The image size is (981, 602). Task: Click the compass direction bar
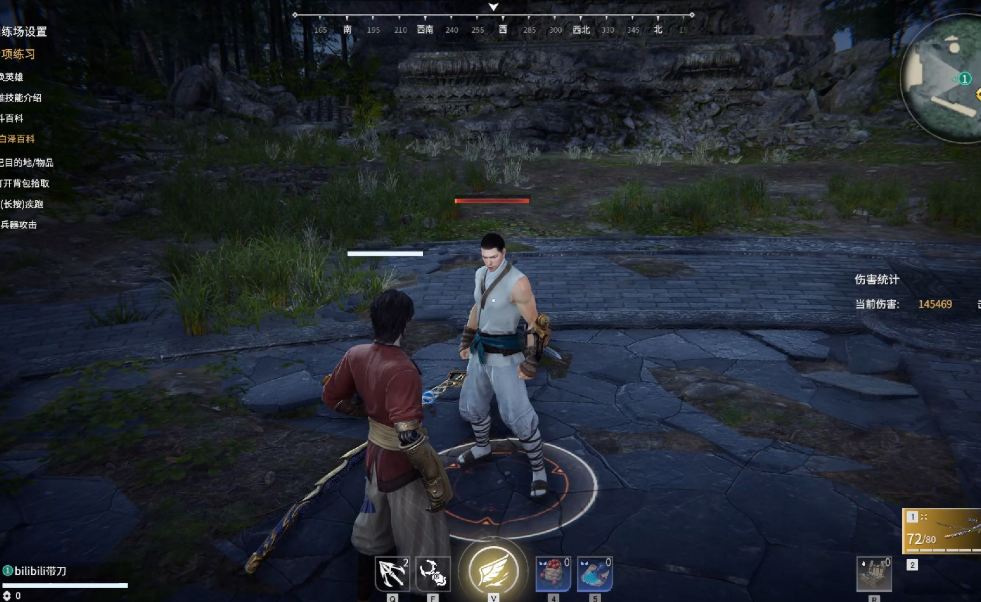point(493,29)
